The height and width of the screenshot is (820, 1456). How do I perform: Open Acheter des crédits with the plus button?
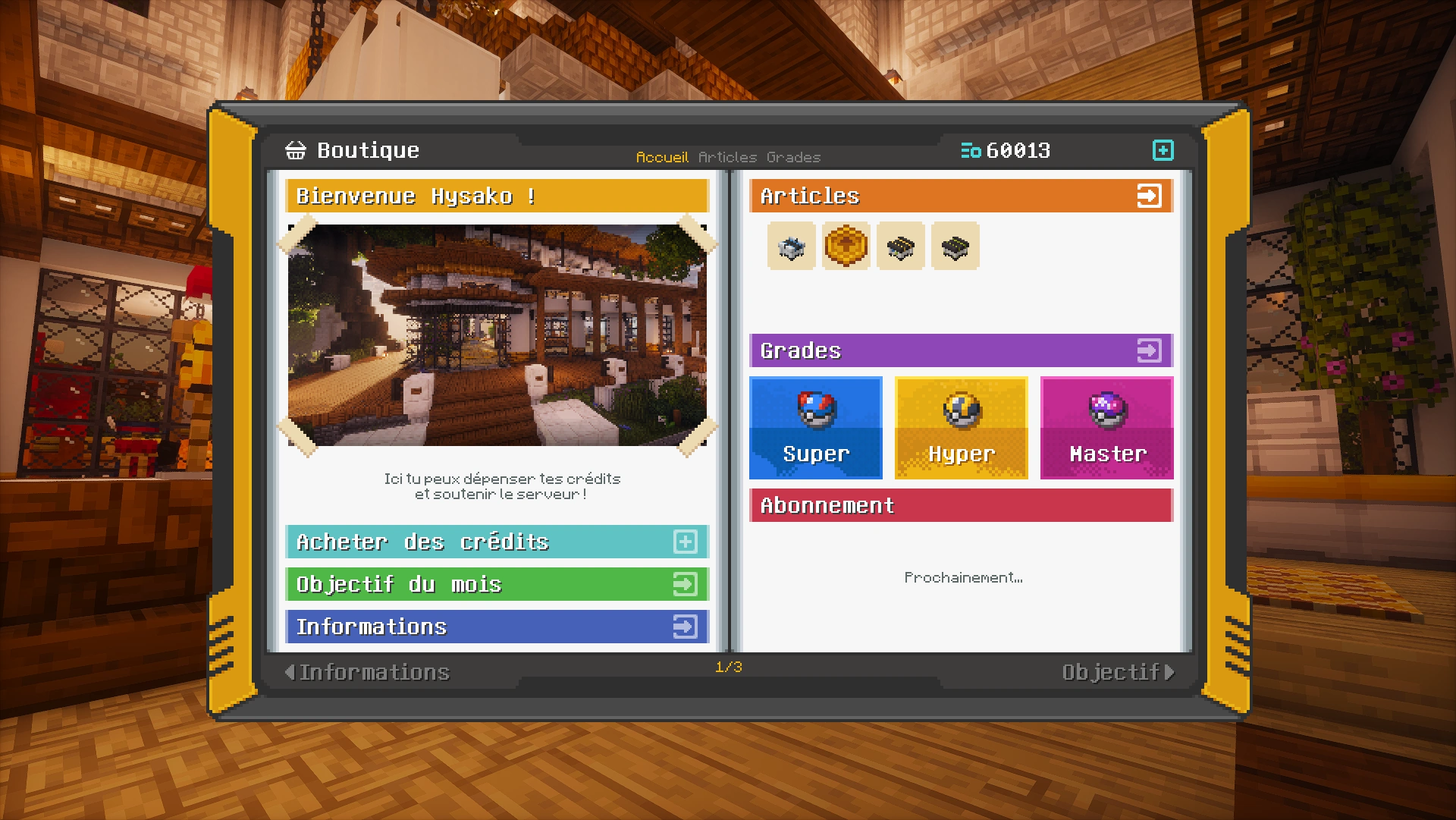point(685,542)
